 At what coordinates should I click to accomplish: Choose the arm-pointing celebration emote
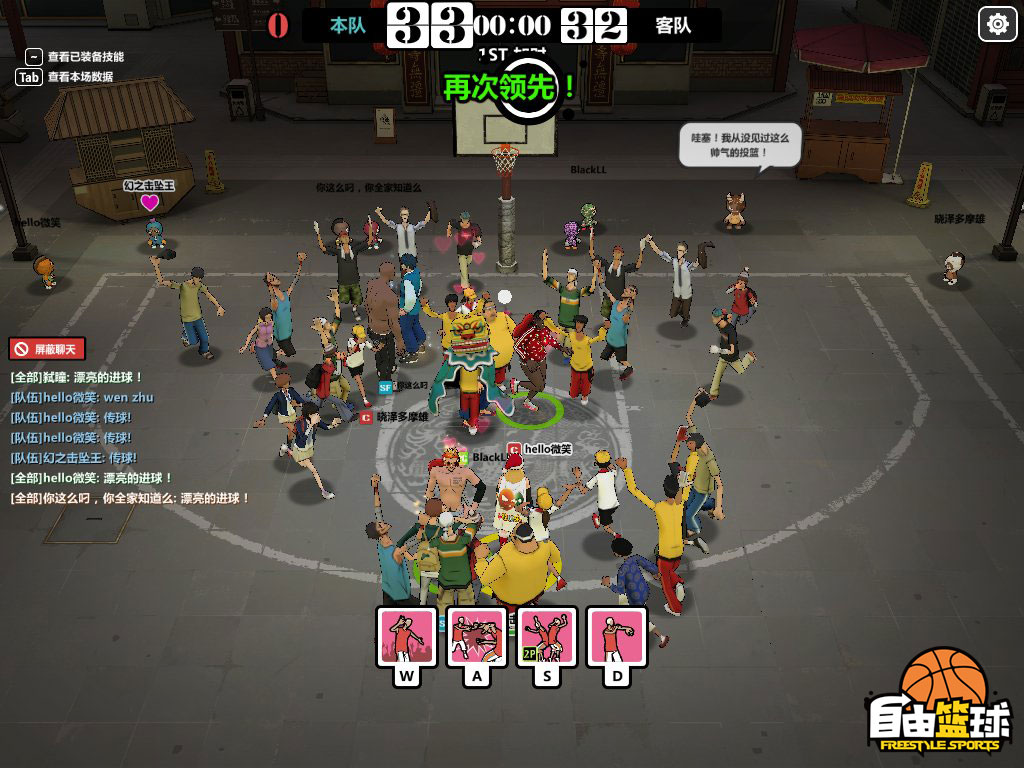[x=616, y=636]
